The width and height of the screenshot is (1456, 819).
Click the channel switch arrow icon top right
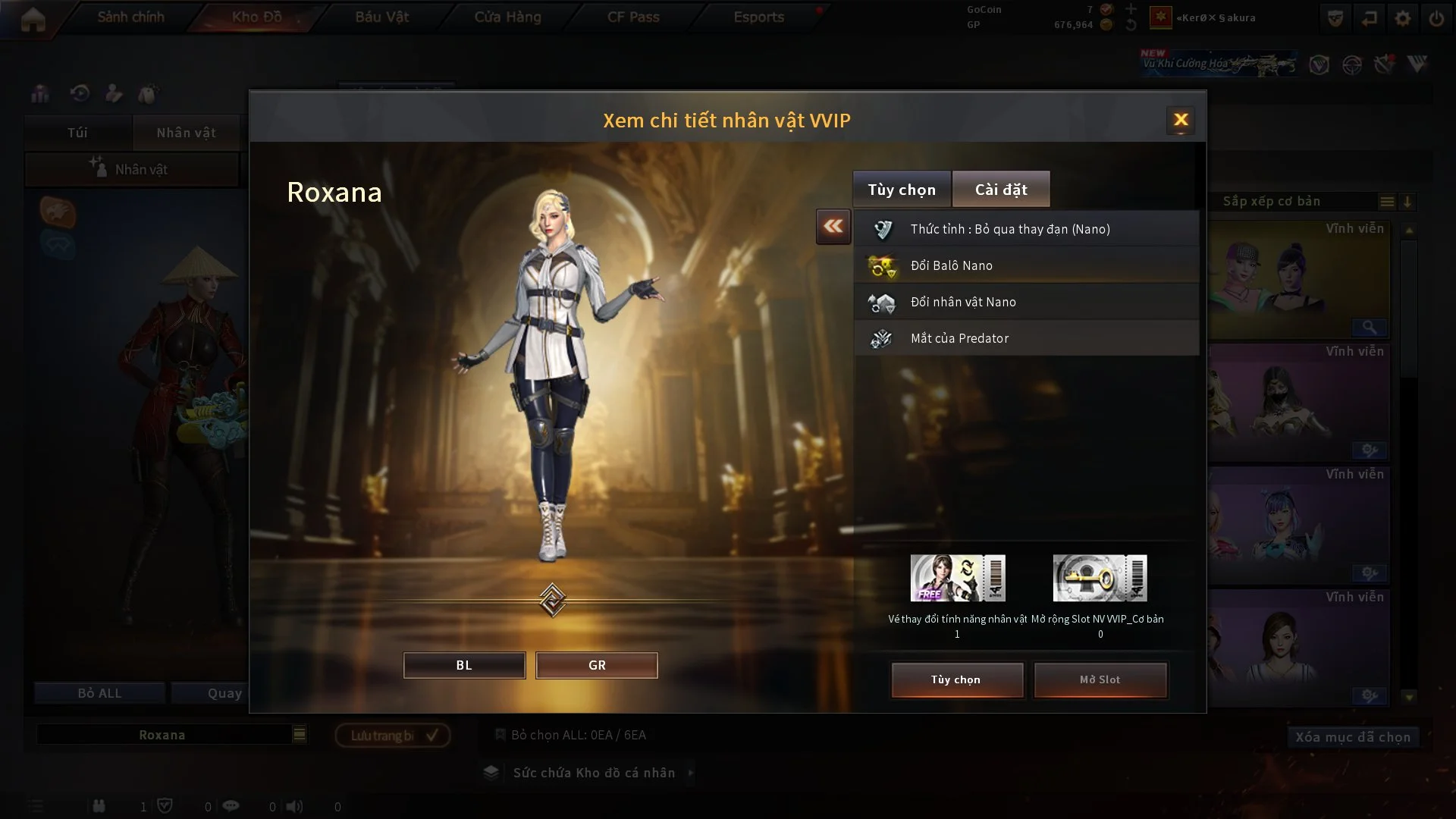tap(1369, 17)
